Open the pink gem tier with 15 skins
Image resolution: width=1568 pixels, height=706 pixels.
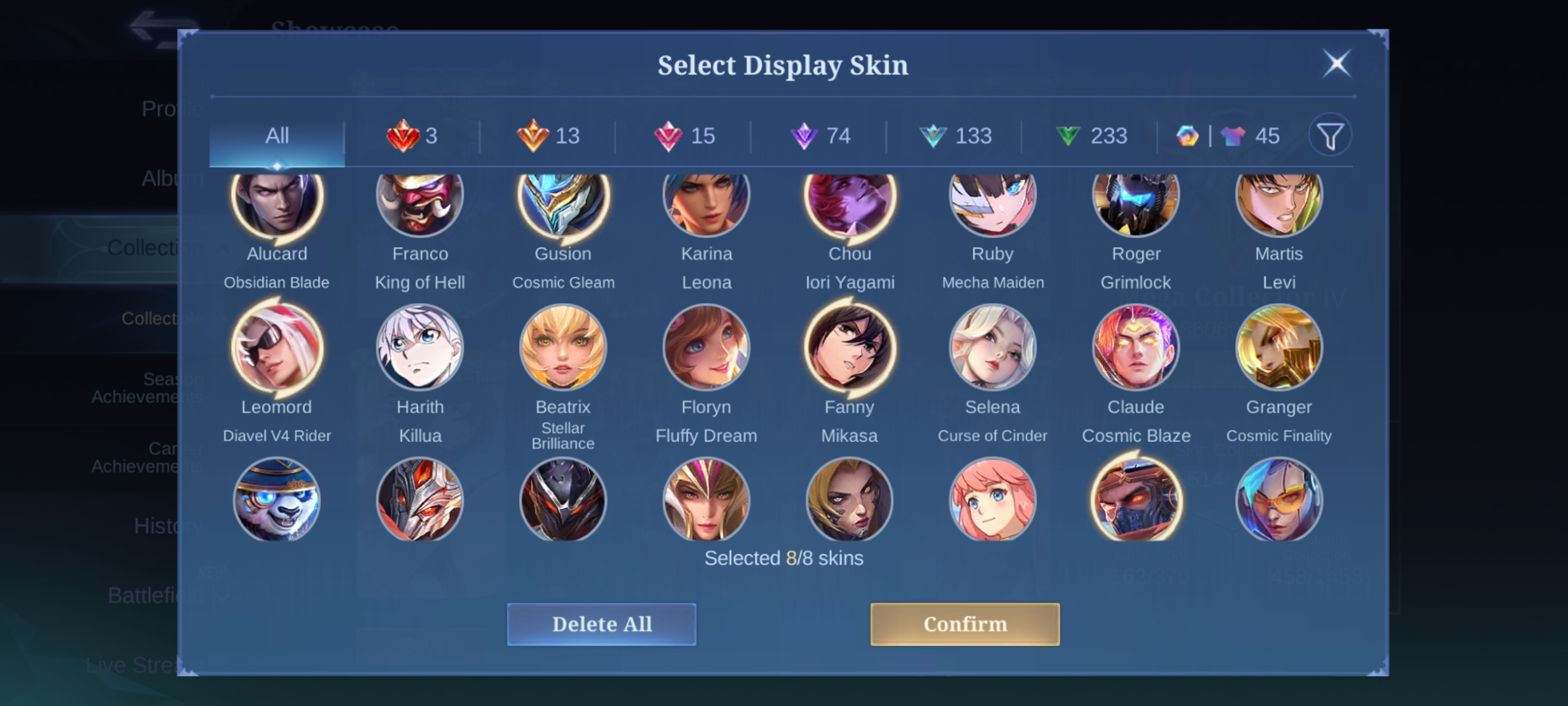(x=684, y=136)
